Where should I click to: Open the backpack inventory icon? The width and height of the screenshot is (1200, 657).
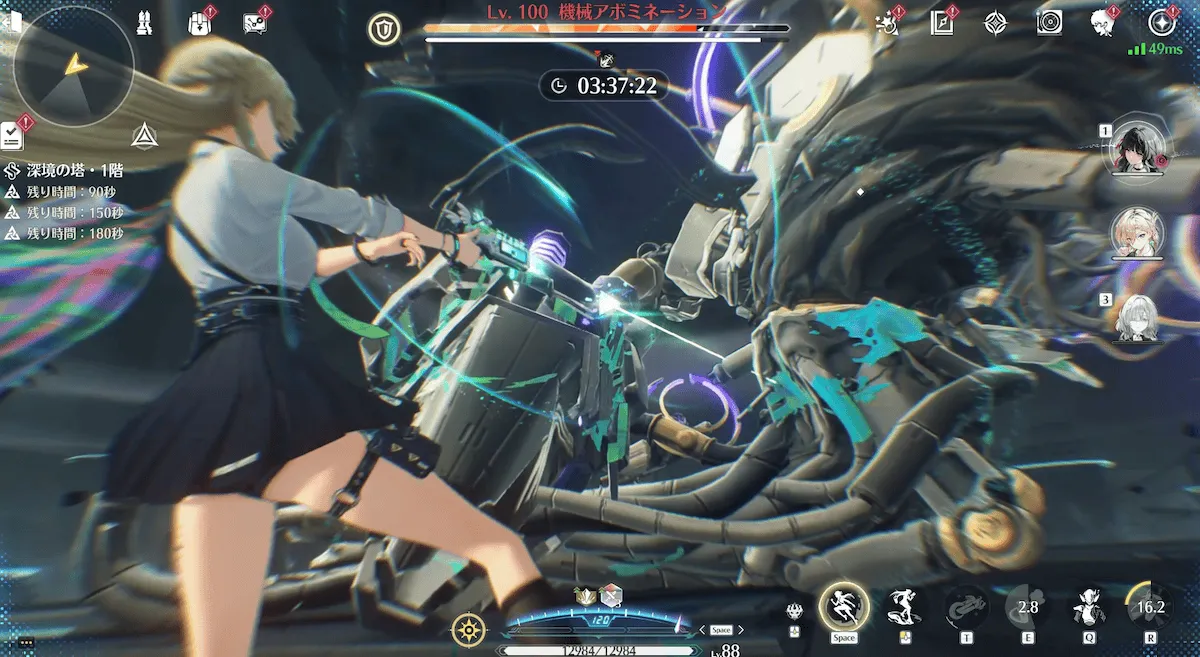tap(199, 22)
